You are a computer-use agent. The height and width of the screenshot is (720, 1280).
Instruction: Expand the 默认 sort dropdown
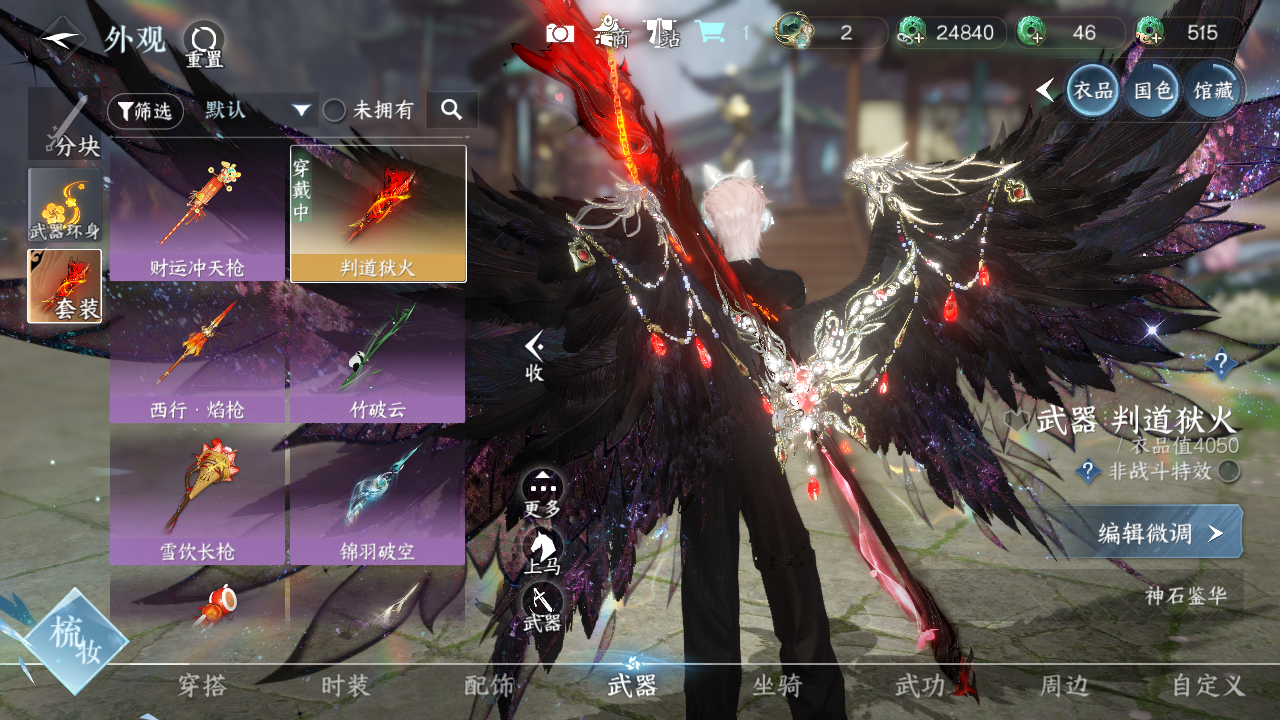pyautogui.click(x=258, y=110)
